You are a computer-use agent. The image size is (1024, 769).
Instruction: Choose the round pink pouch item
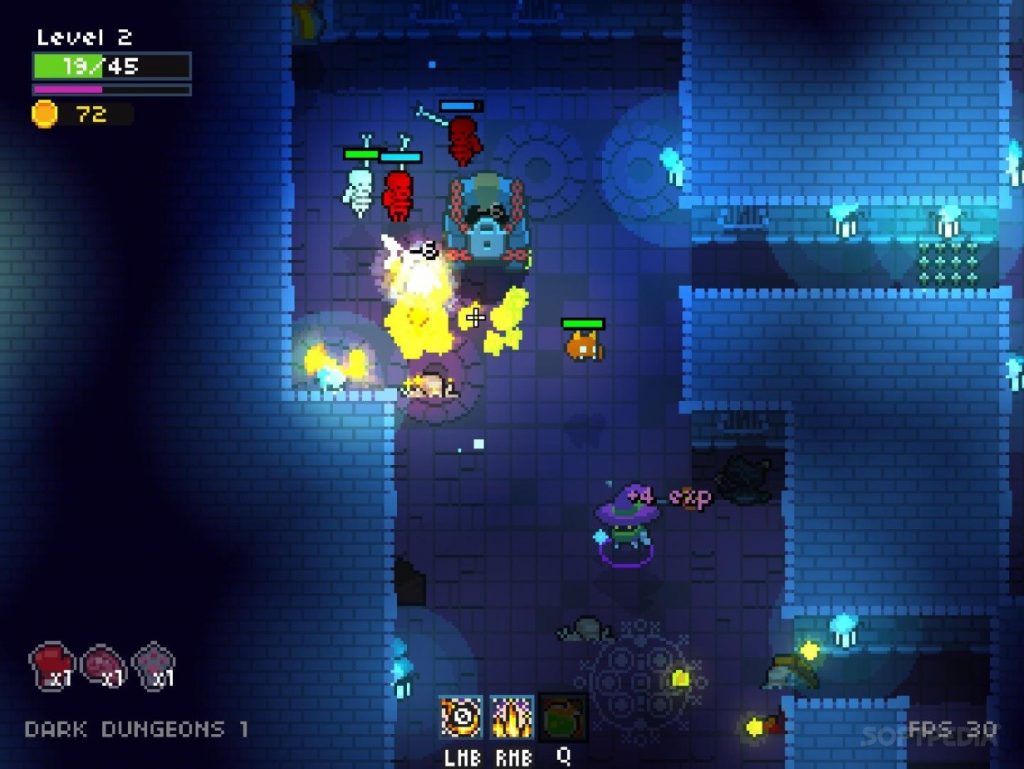coord(103,664)
